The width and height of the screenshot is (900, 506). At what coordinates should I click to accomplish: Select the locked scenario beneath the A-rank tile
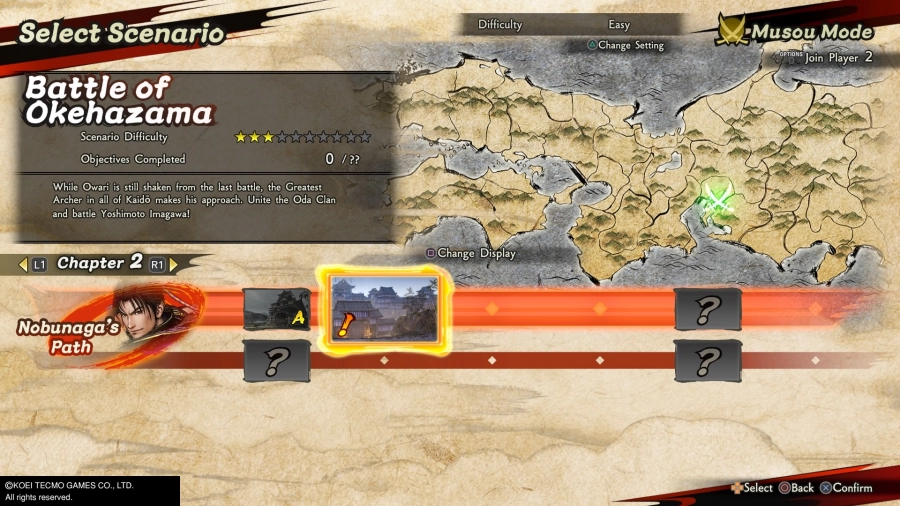[277, 360]
